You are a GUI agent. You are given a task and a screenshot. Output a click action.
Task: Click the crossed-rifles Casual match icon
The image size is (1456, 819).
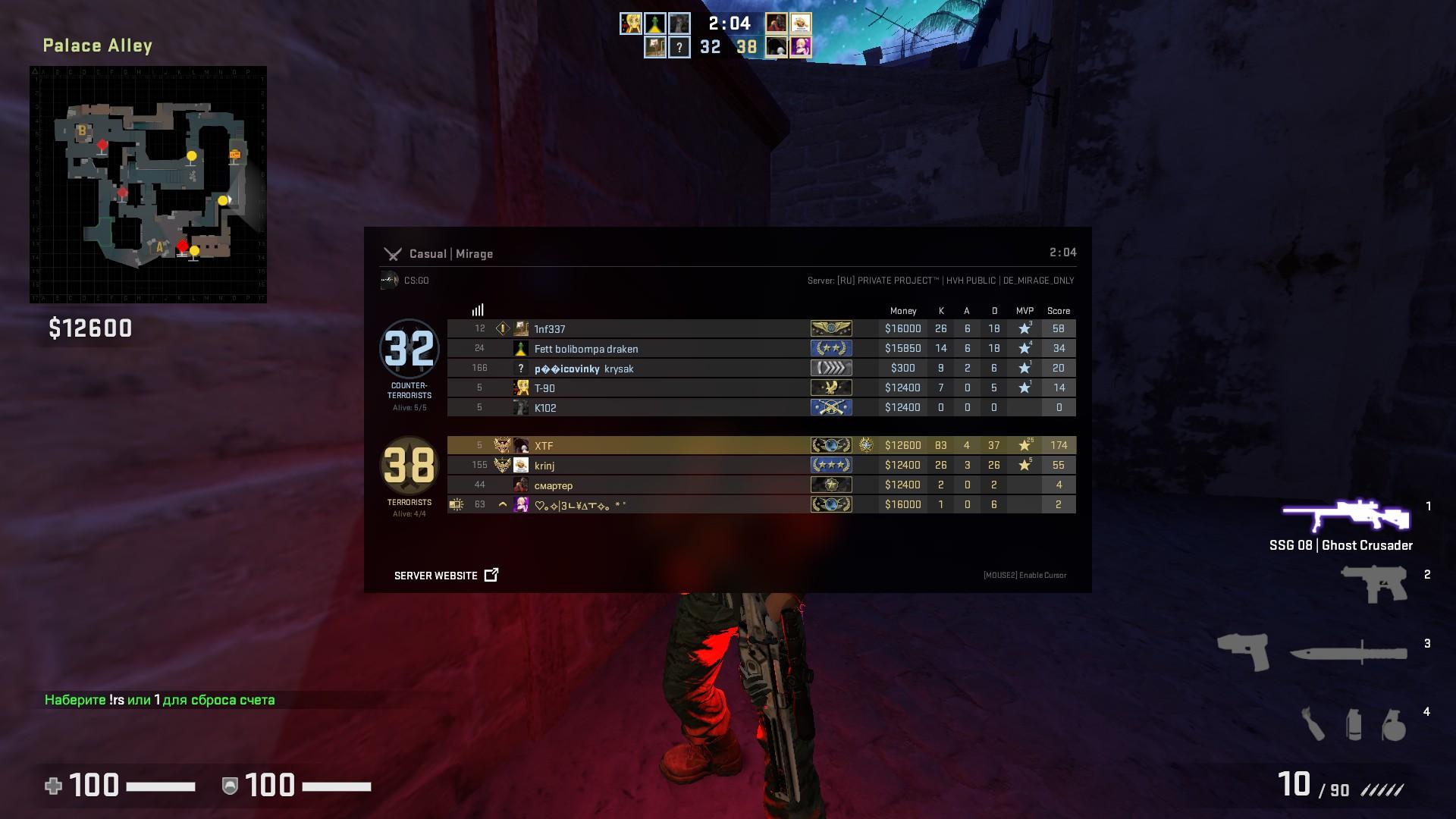393,254
